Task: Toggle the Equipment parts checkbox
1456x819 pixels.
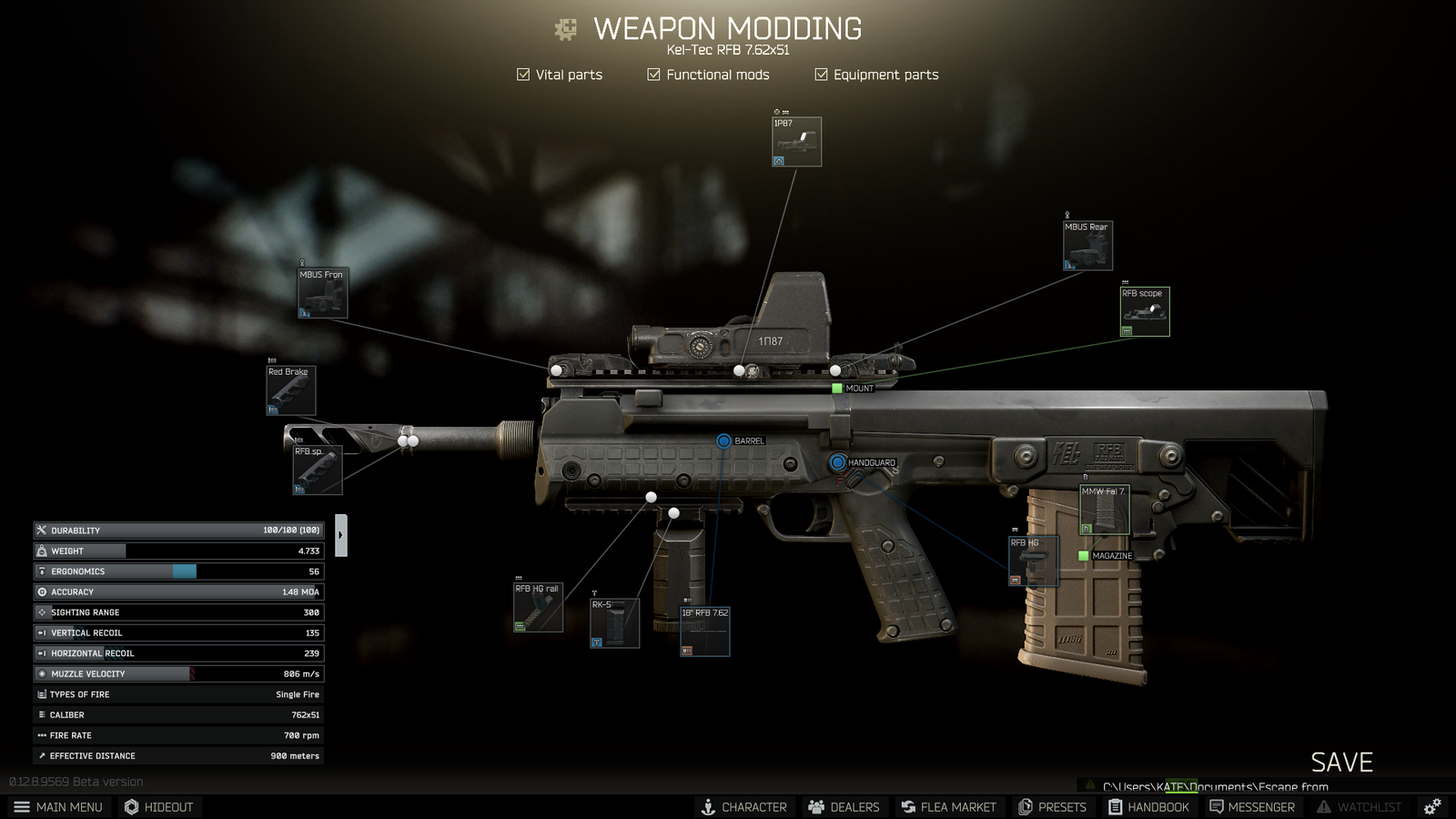Action: click(x=822, y=75)
